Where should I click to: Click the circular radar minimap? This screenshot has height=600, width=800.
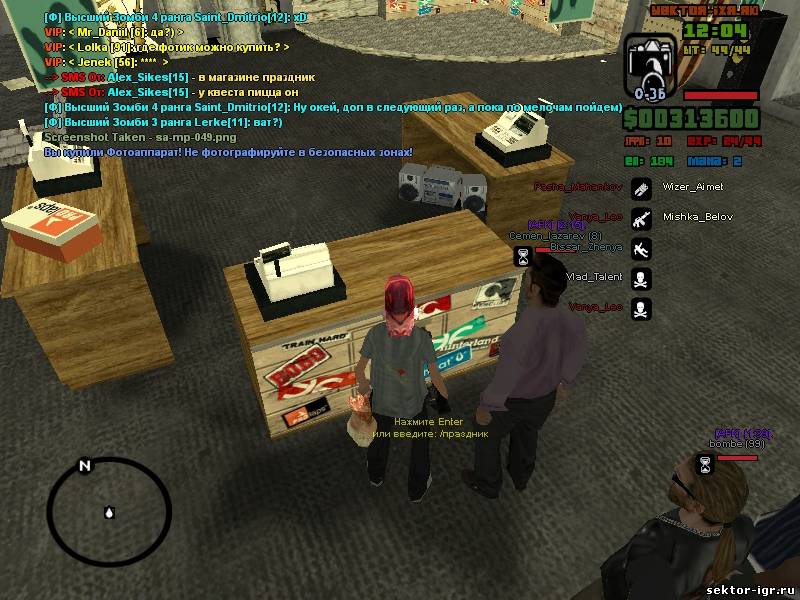point(108,512)
